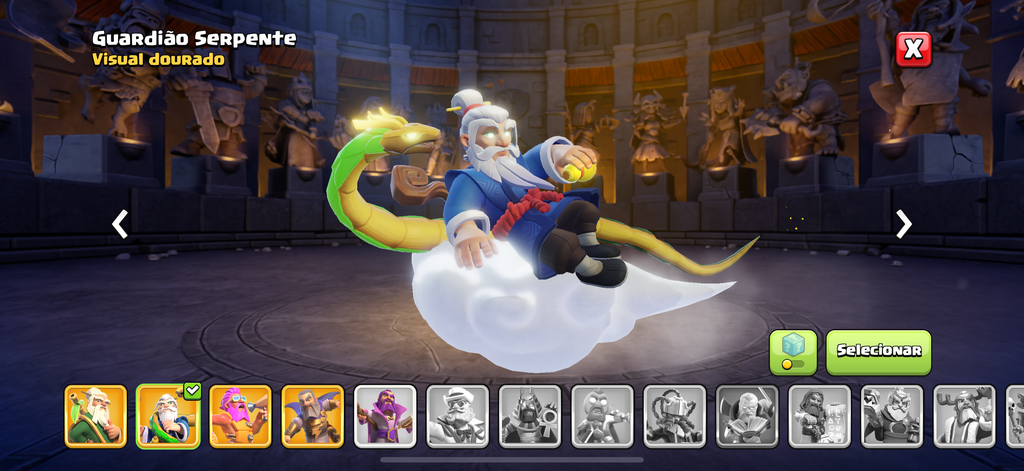Pick the pink-haired party warden skin

coord(240,415)
